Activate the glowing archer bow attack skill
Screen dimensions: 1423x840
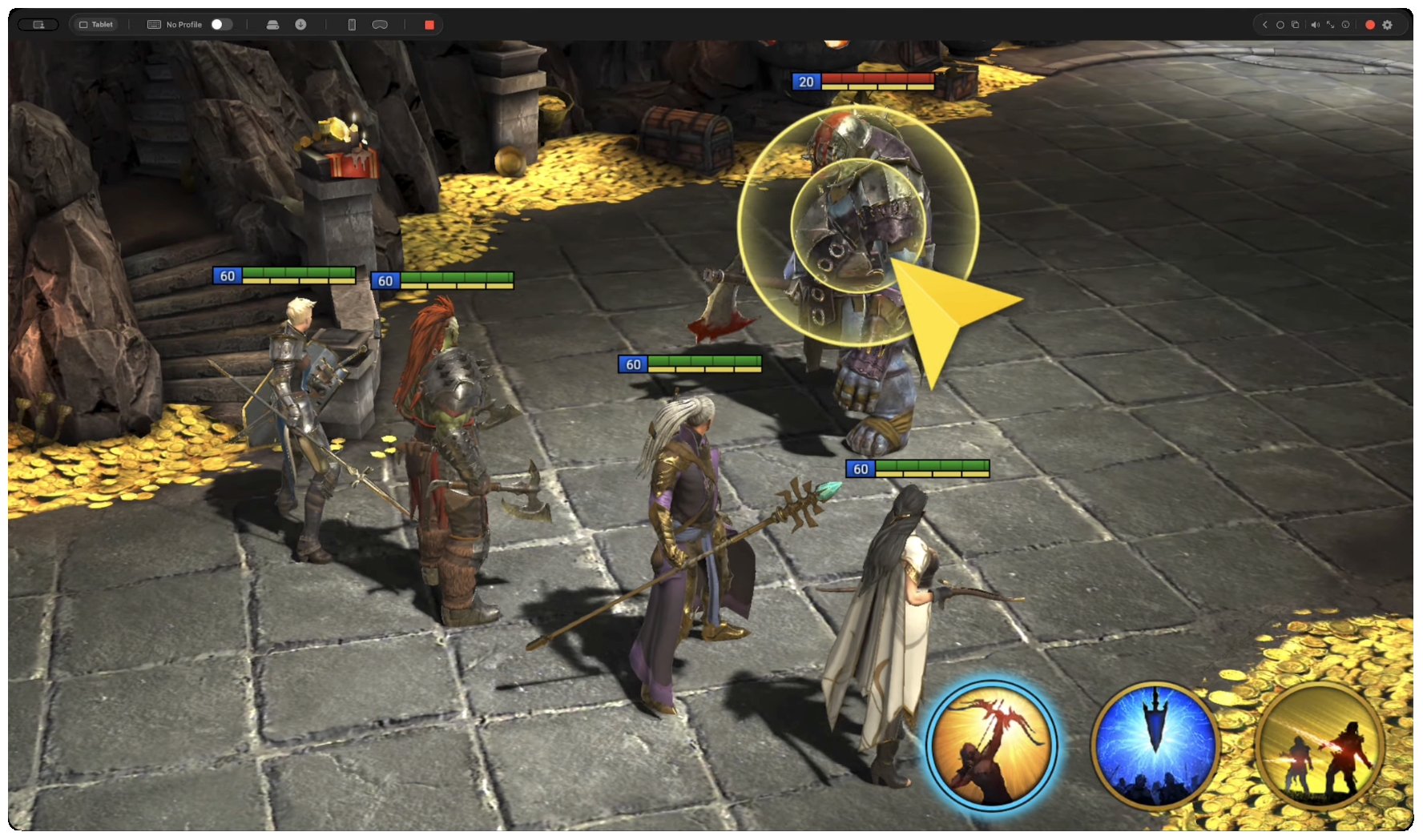coord(991,746)
